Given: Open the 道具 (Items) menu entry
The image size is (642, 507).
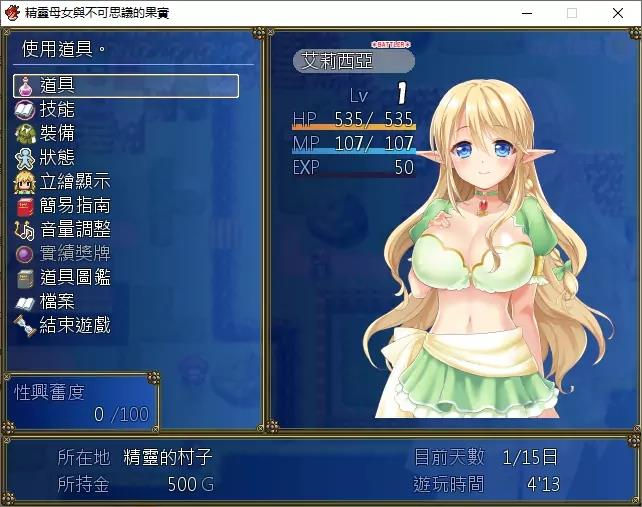Looking at the screenshot, I should 125,86.
